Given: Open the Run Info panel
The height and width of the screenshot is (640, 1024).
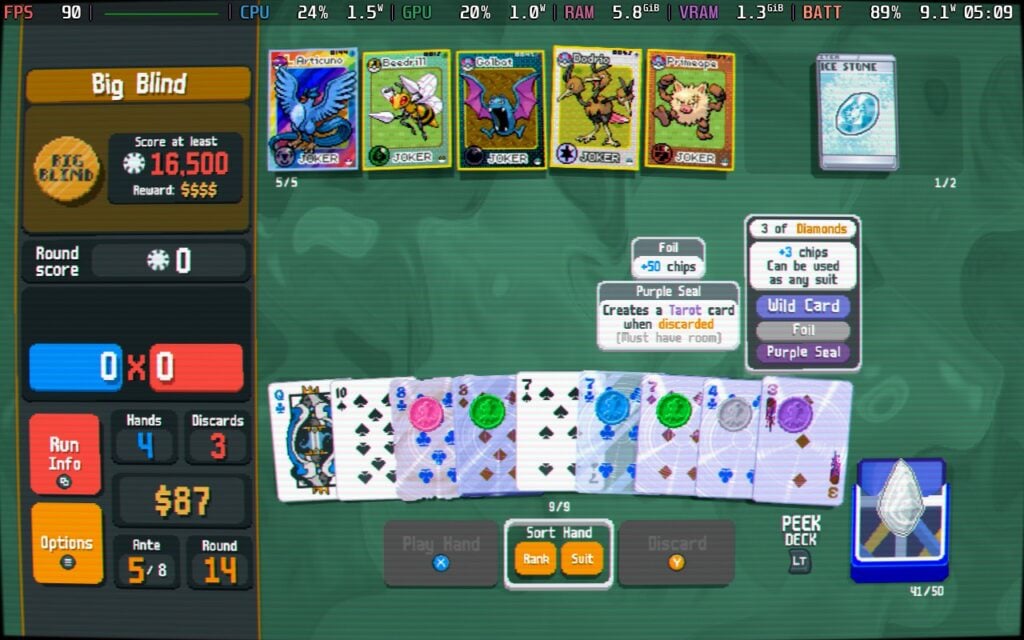Looking at the screenshot, I should point(65,454).
